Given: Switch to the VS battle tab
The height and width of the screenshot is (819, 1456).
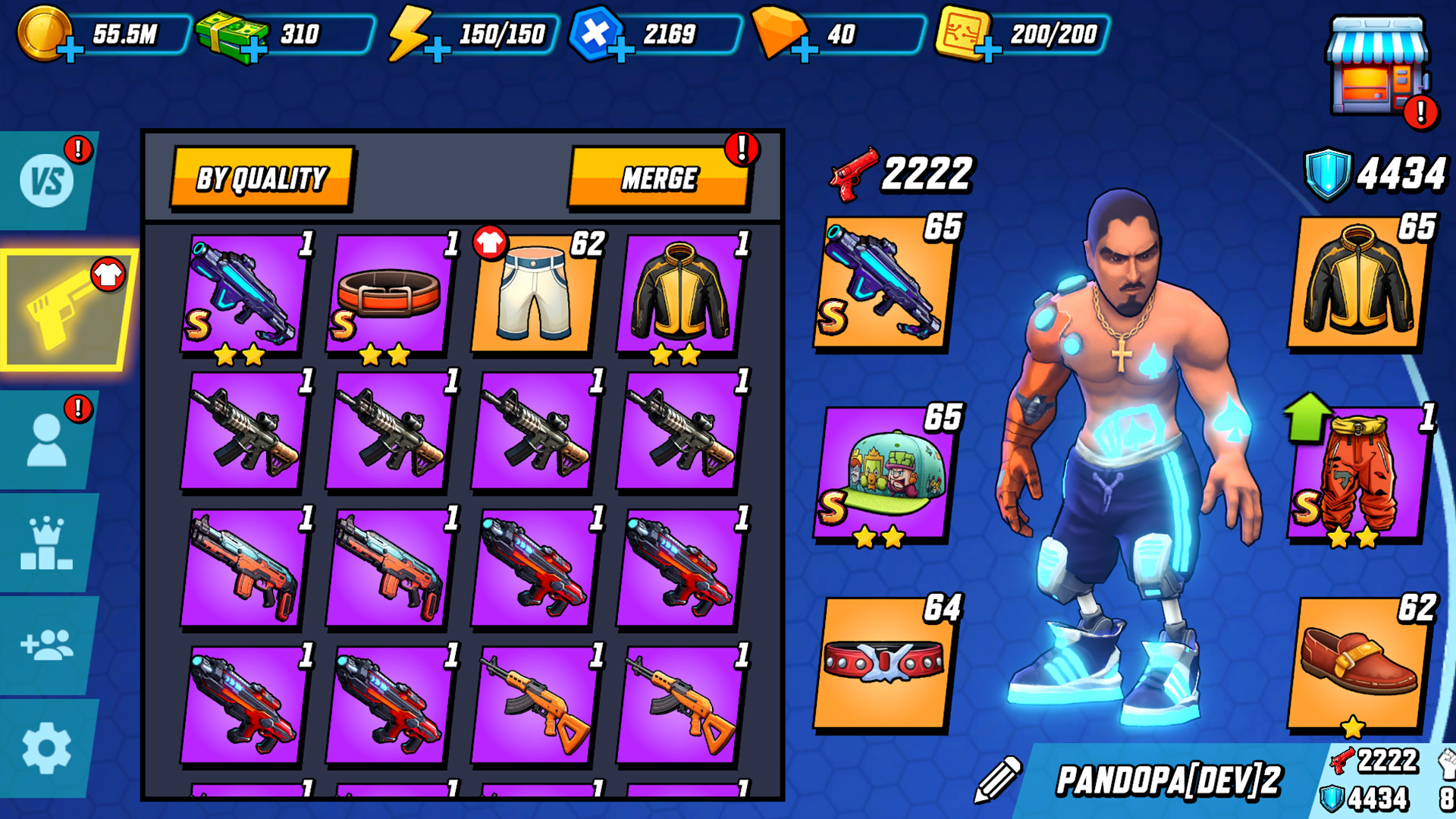Looking at the screenshot, I should pos(47,181).
